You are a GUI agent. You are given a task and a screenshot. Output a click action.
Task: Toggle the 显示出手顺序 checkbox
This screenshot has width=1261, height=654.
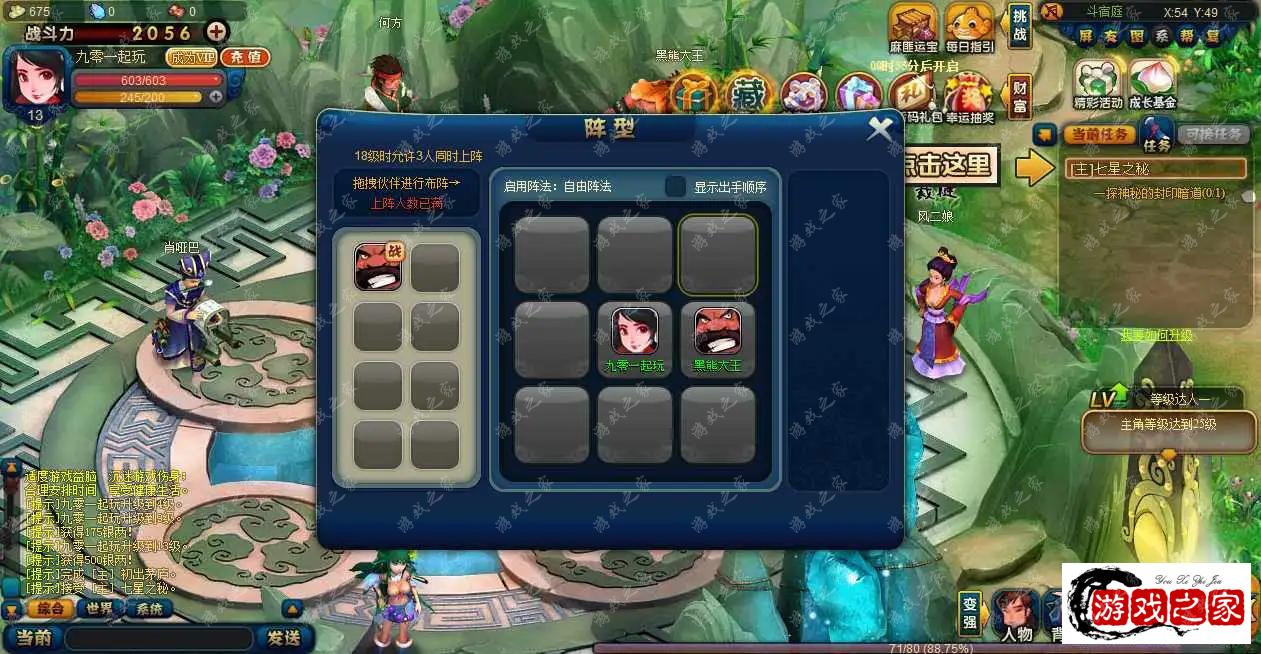point(676,187)
